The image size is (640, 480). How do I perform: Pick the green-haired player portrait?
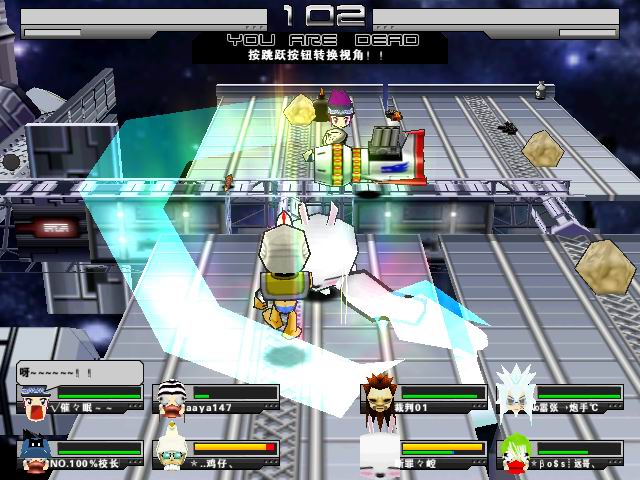click(514, 453)
